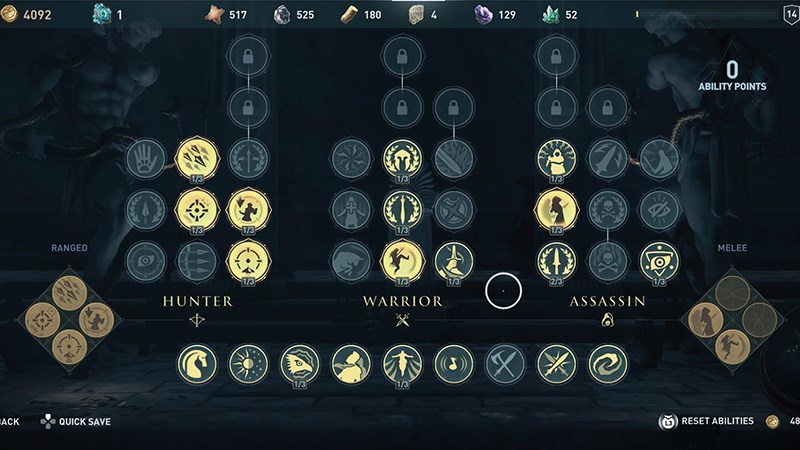Pick the golden archer Hunter ability
The image size is (800, 450).
pyautogui.click(x=247, y=210)
